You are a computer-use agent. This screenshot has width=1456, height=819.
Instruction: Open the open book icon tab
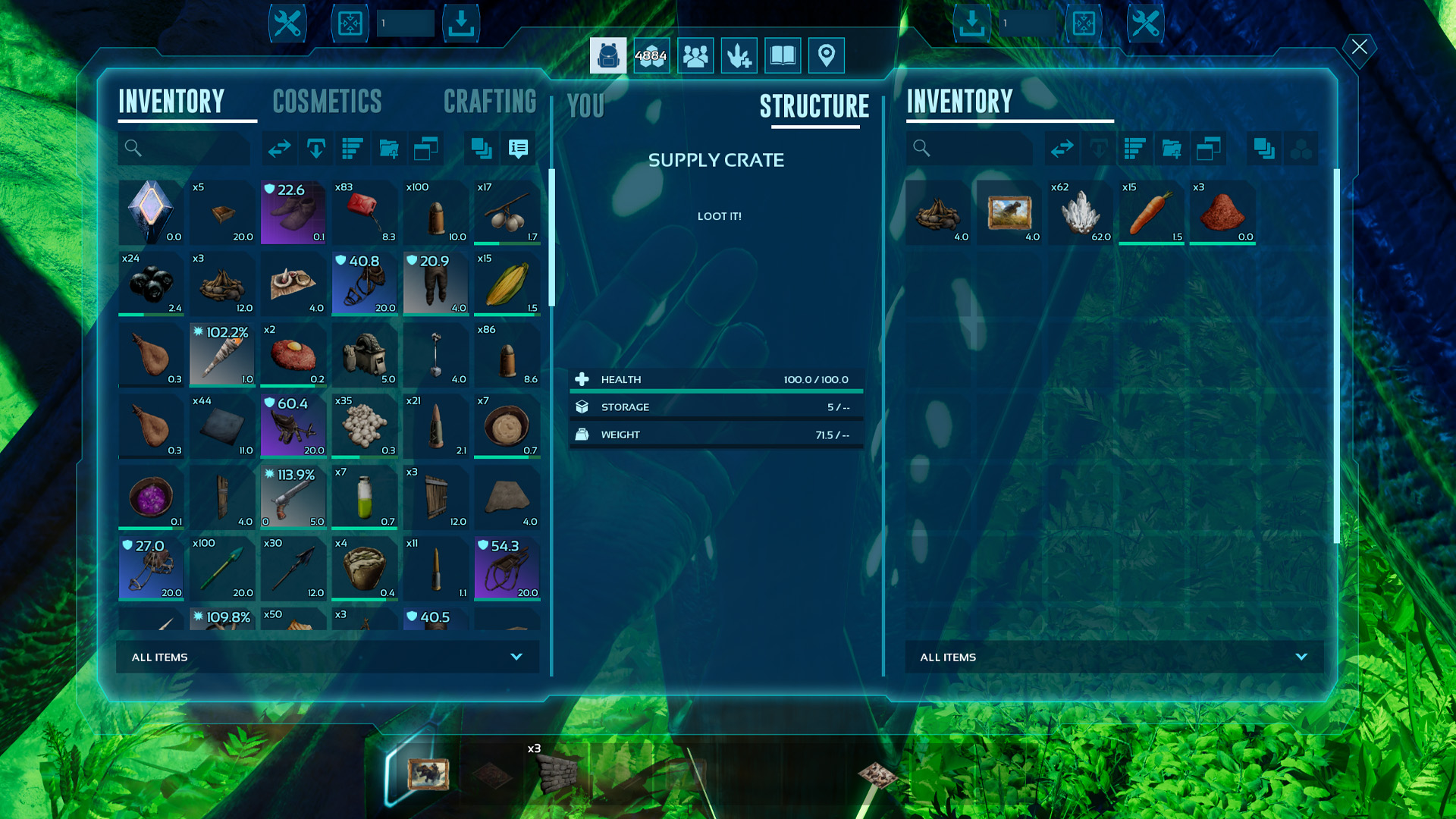point(783,55)
